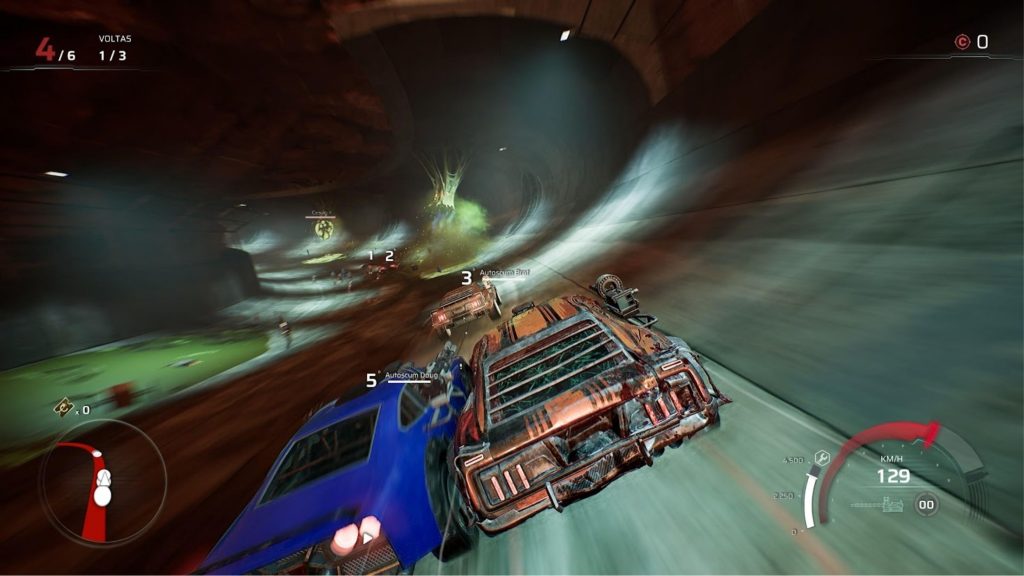Click the red credits coin icon

tap(962, 42)
